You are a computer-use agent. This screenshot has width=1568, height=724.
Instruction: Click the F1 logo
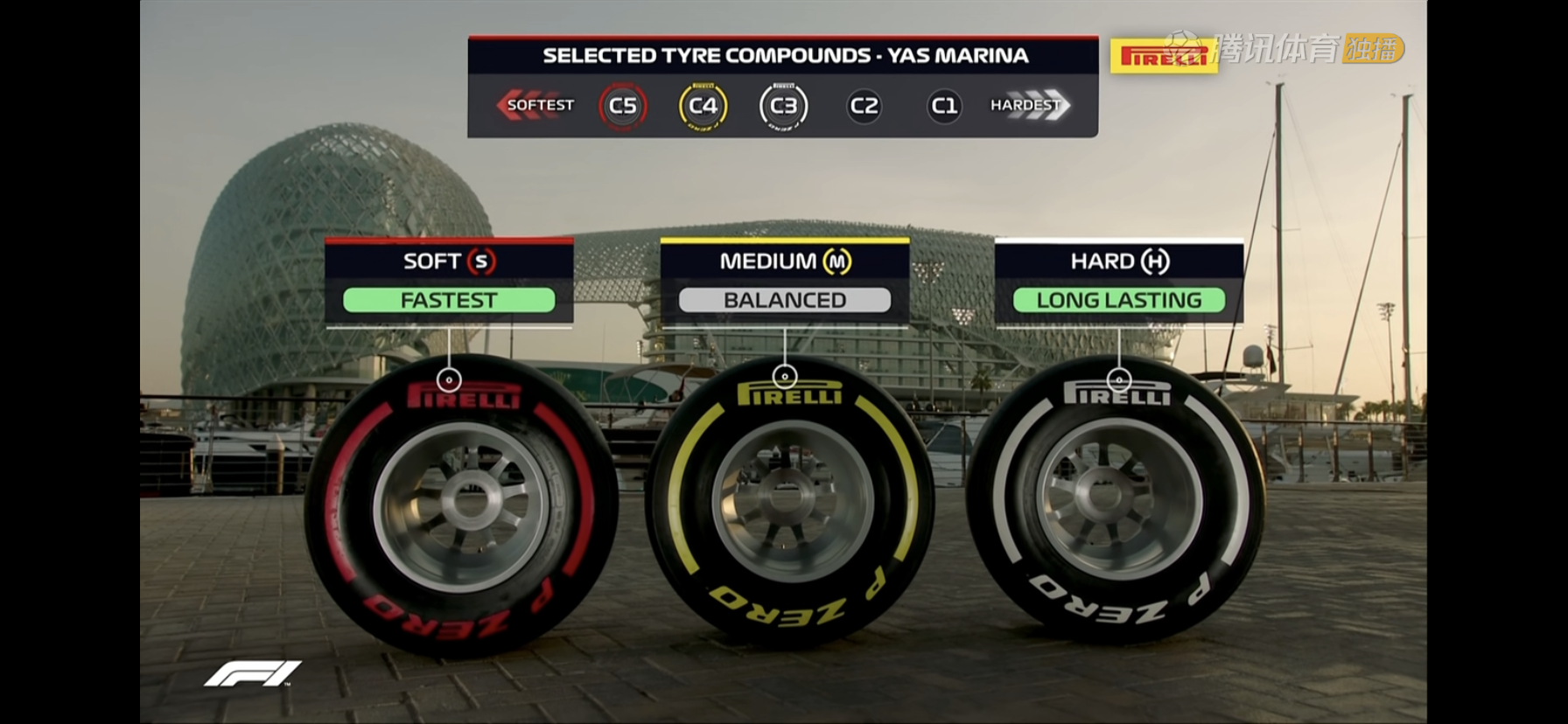[253, 673]
